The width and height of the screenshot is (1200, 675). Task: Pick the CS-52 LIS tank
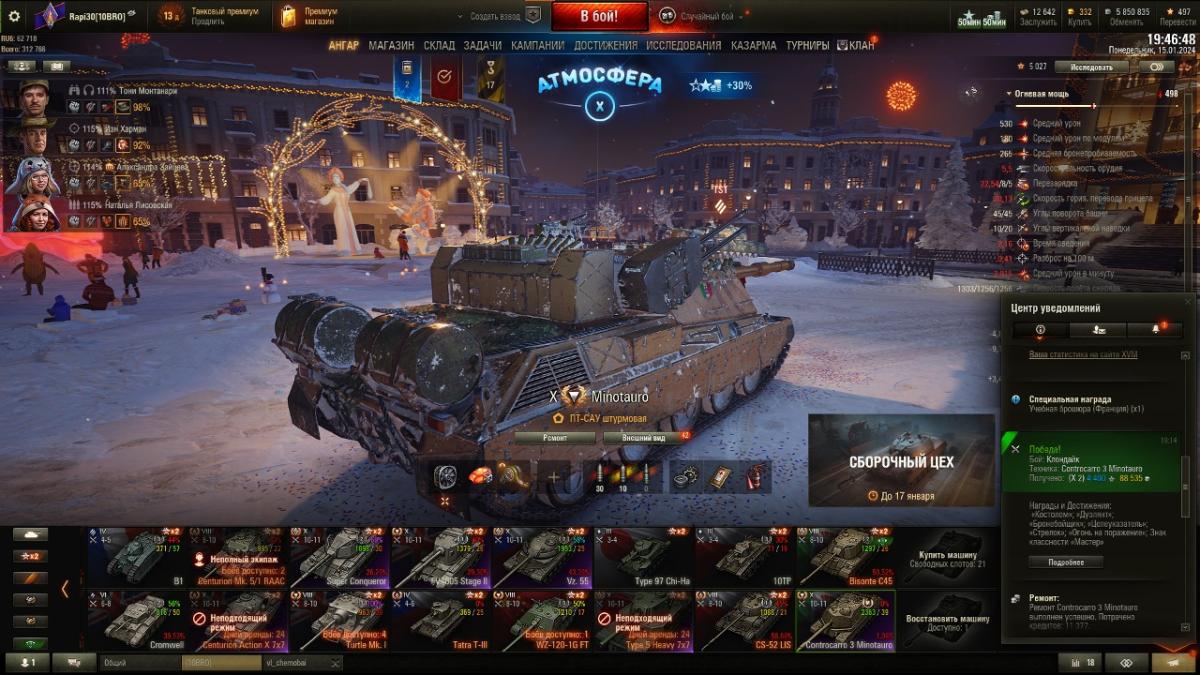click(x=744, y=620)
